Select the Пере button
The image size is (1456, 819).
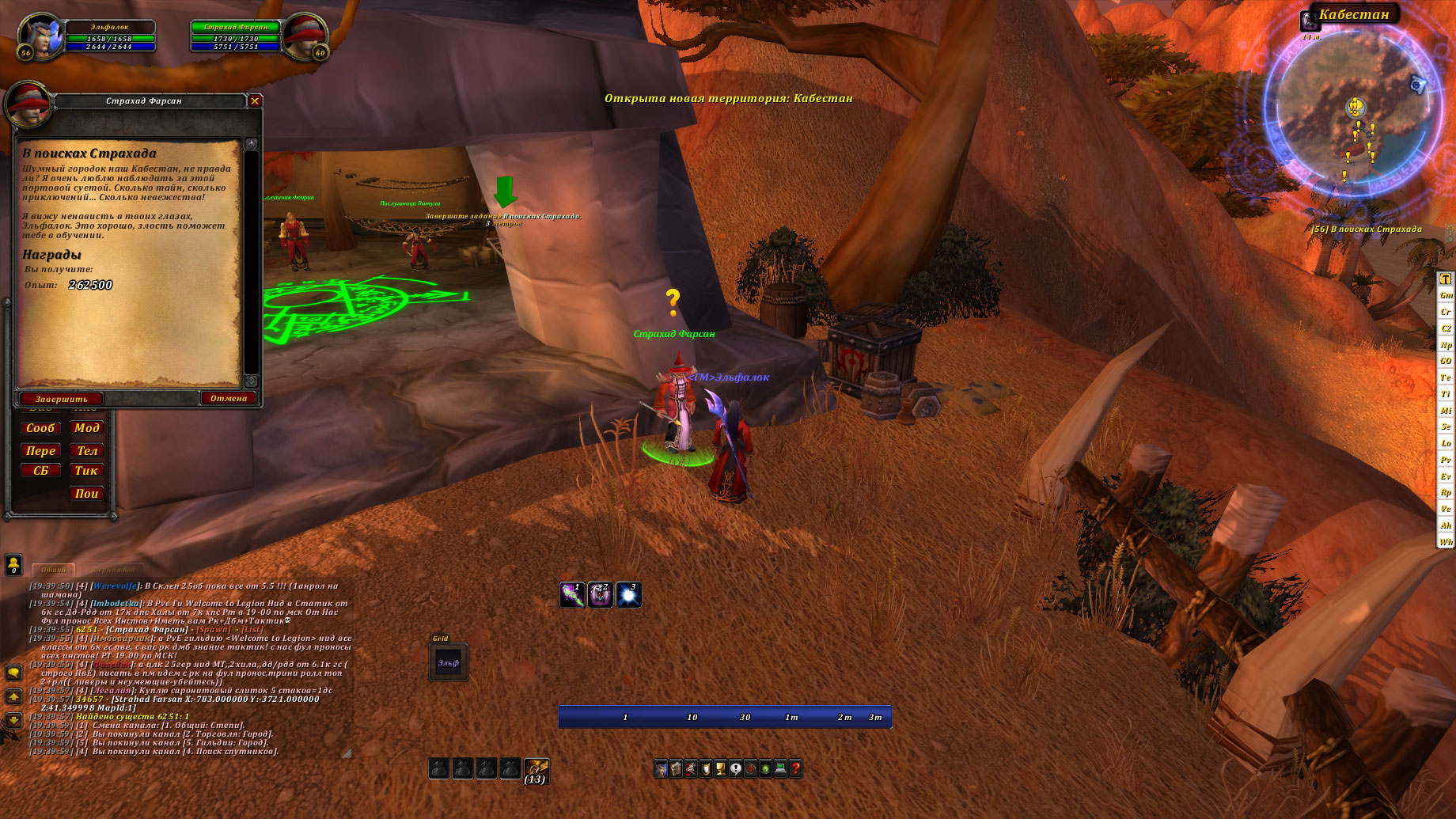click(x=40, y=450)
